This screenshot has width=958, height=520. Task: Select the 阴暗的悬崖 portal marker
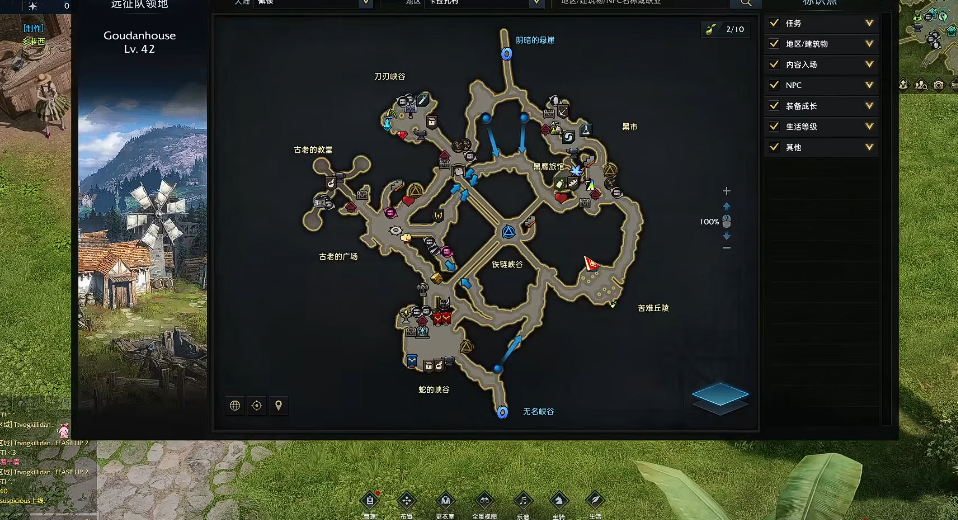(506, 53)
